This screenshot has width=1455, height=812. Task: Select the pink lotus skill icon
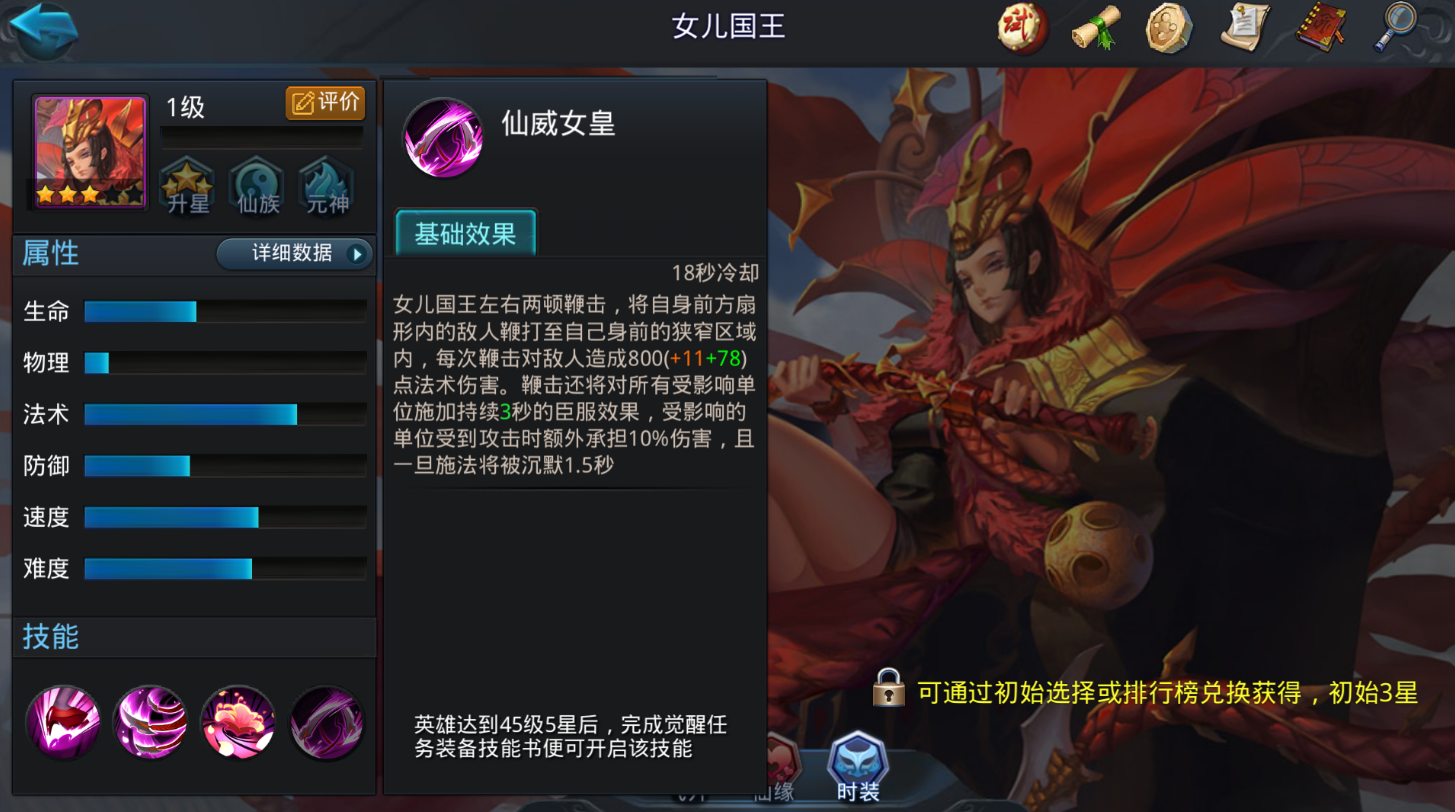tap(237, 722)
